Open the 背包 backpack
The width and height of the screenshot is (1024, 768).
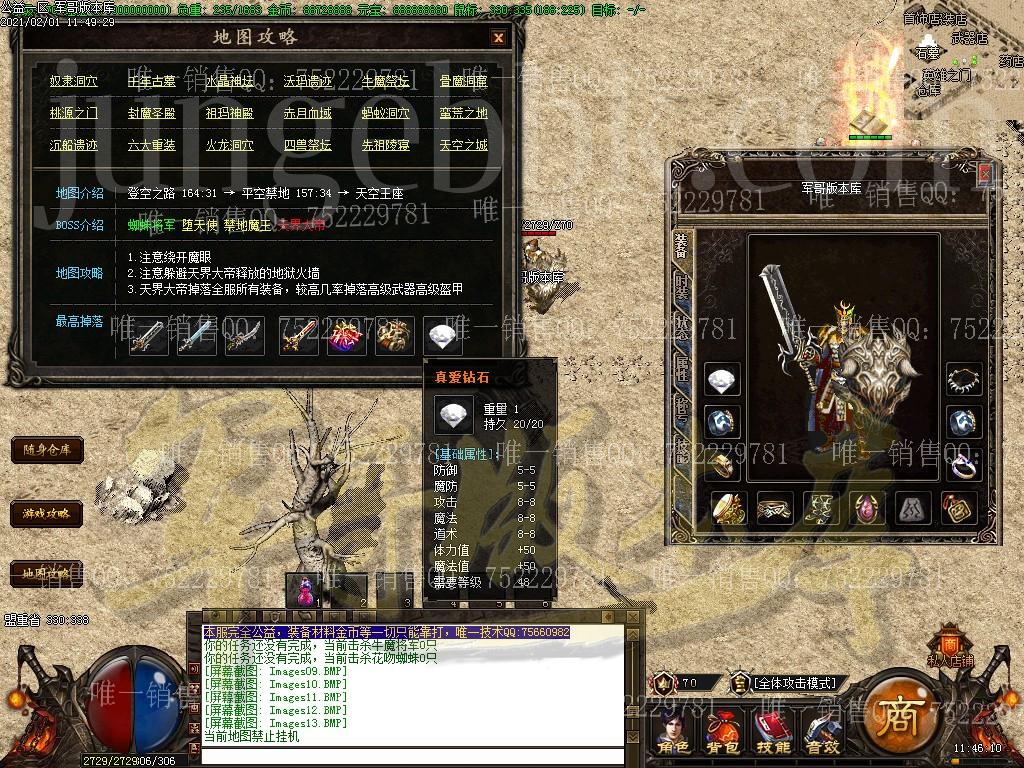[723, 733]
